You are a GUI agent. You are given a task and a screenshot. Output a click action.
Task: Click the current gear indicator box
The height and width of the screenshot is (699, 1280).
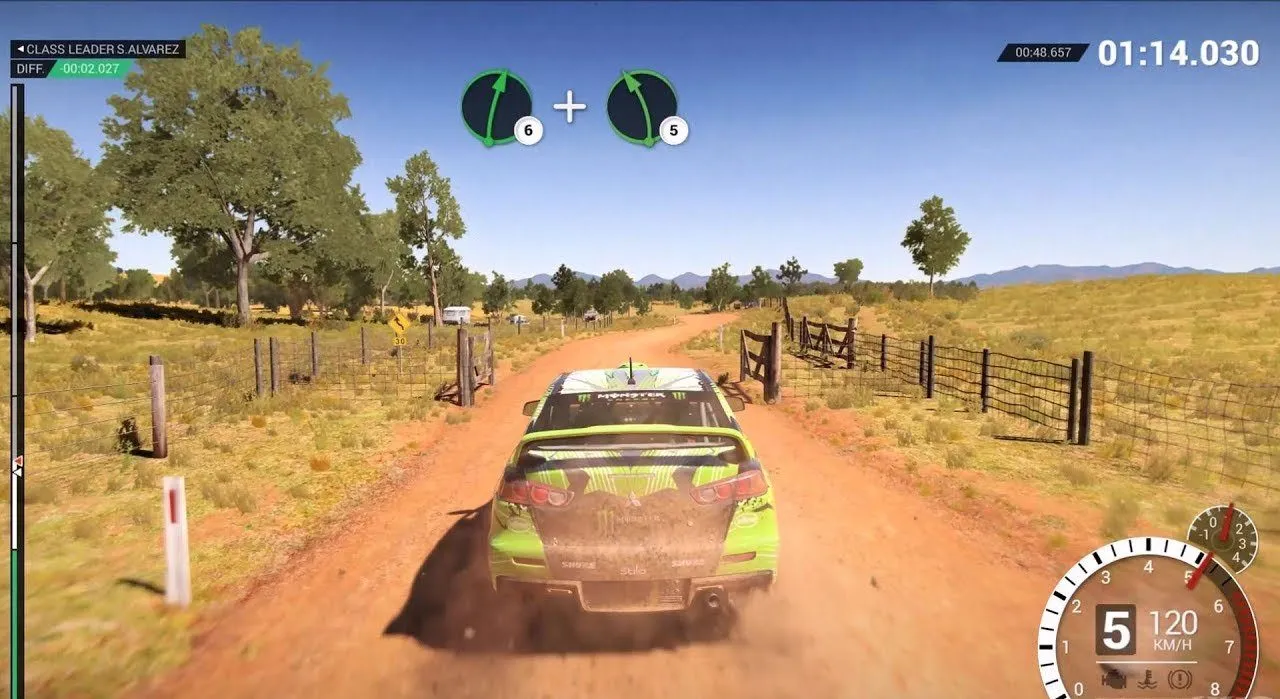tap(1115, 630)
